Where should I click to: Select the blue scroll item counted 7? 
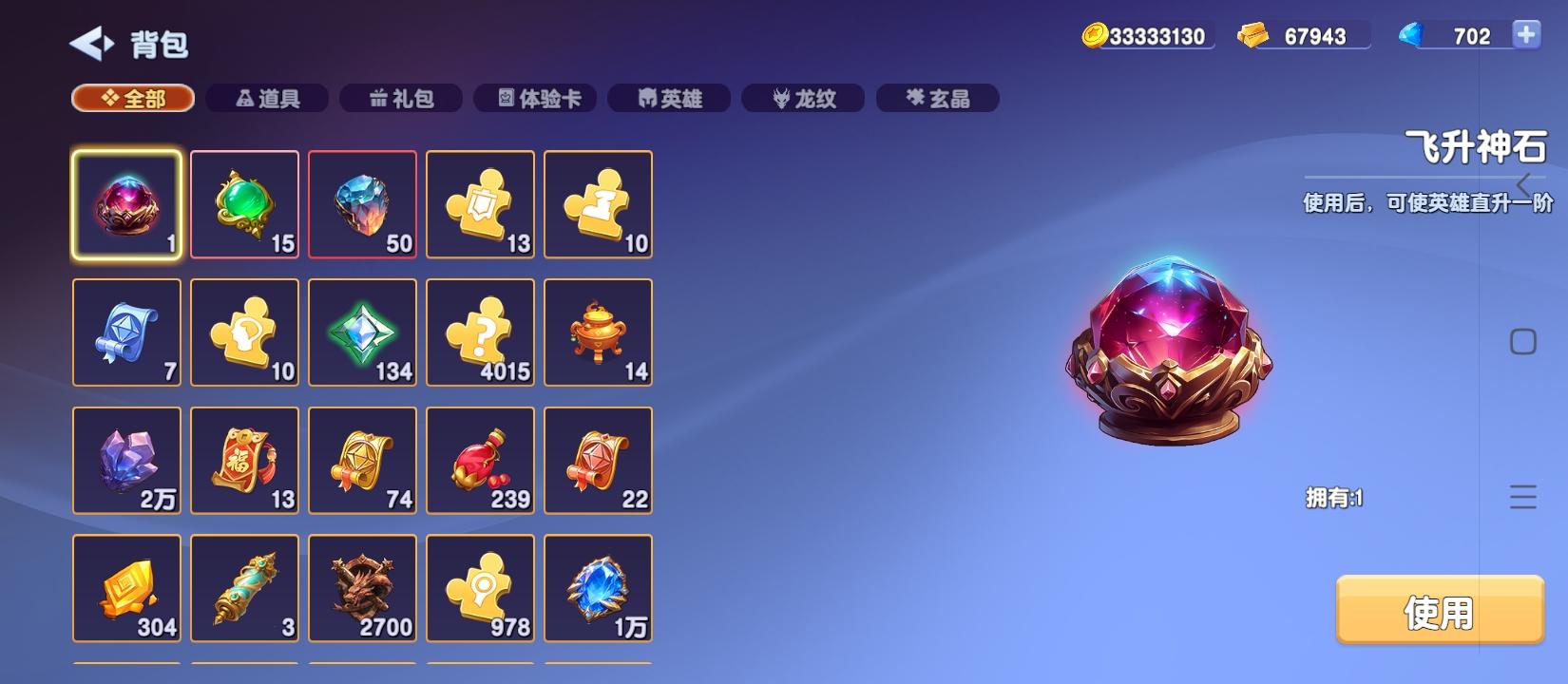click(x=126, y=332)
